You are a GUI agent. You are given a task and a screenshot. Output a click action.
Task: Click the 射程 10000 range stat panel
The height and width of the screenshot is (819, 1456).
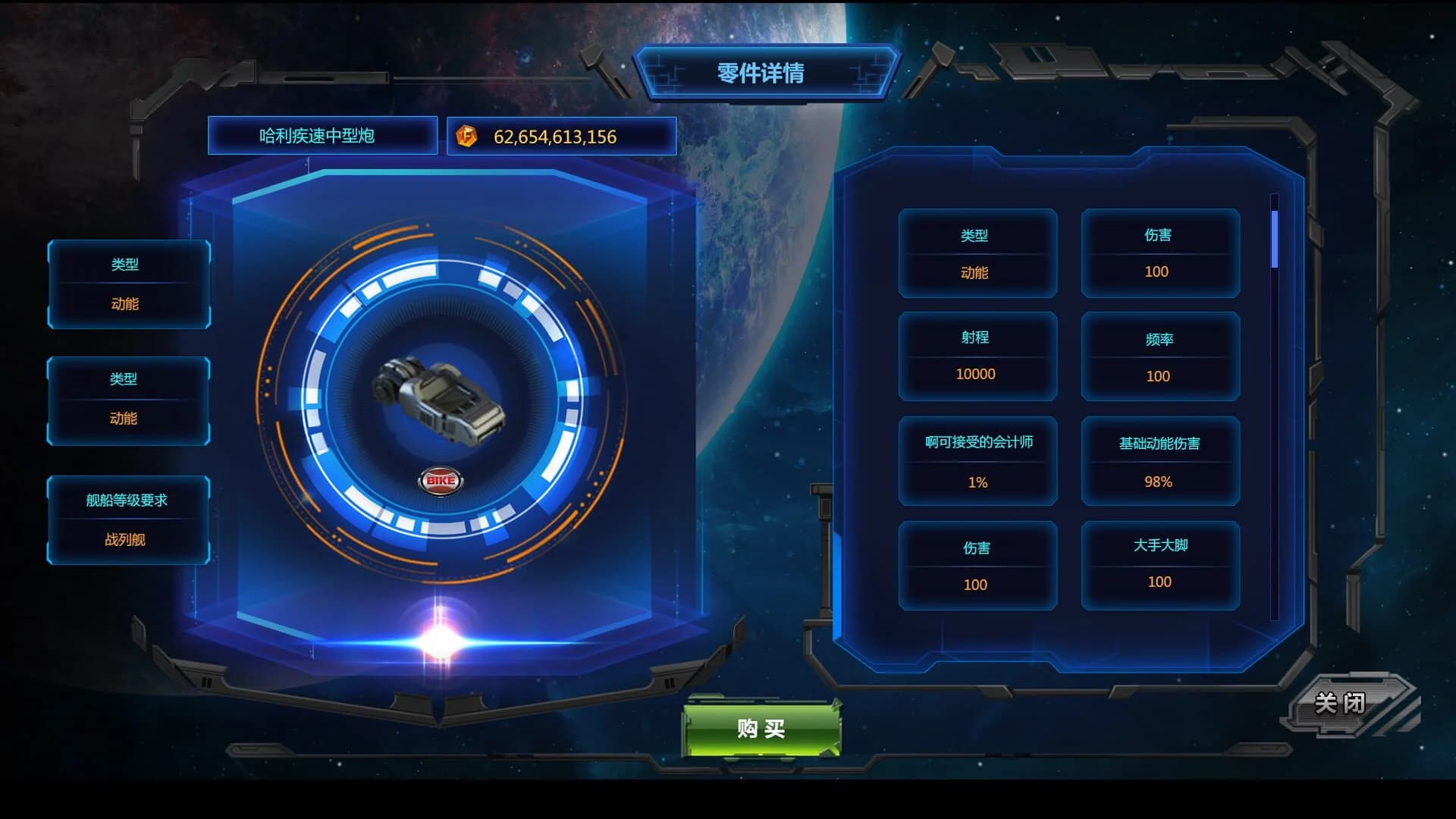977,356
